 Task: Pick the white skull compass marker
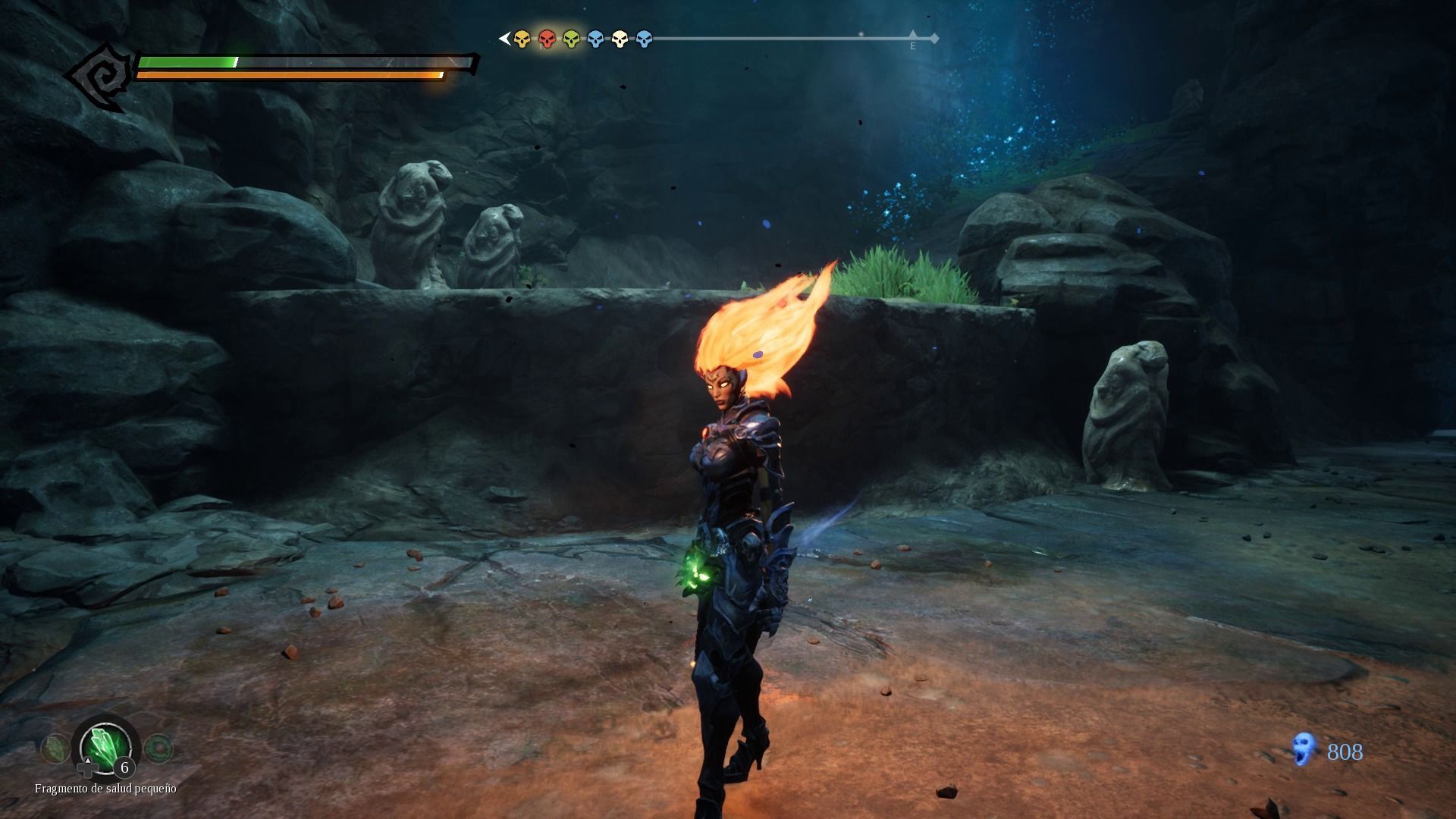coord(620,39)
